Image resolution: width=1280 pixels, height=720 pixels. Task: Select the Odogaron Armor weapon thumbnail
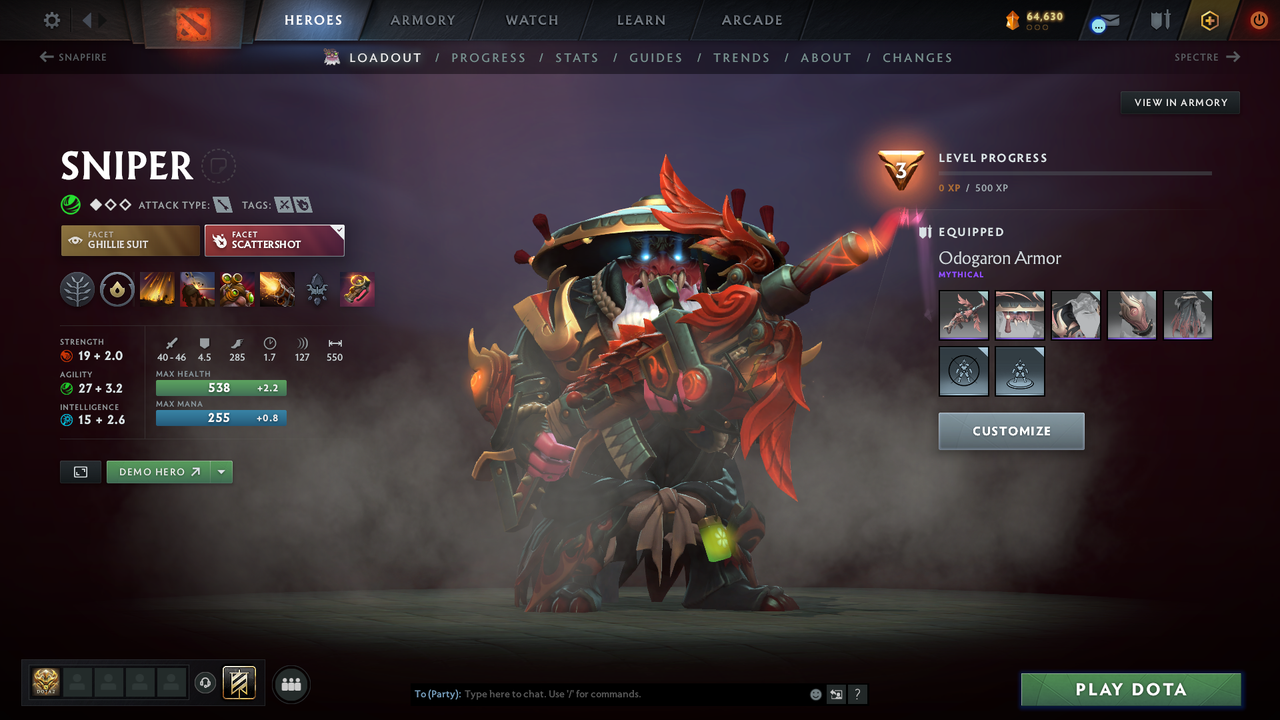point(963,315)
